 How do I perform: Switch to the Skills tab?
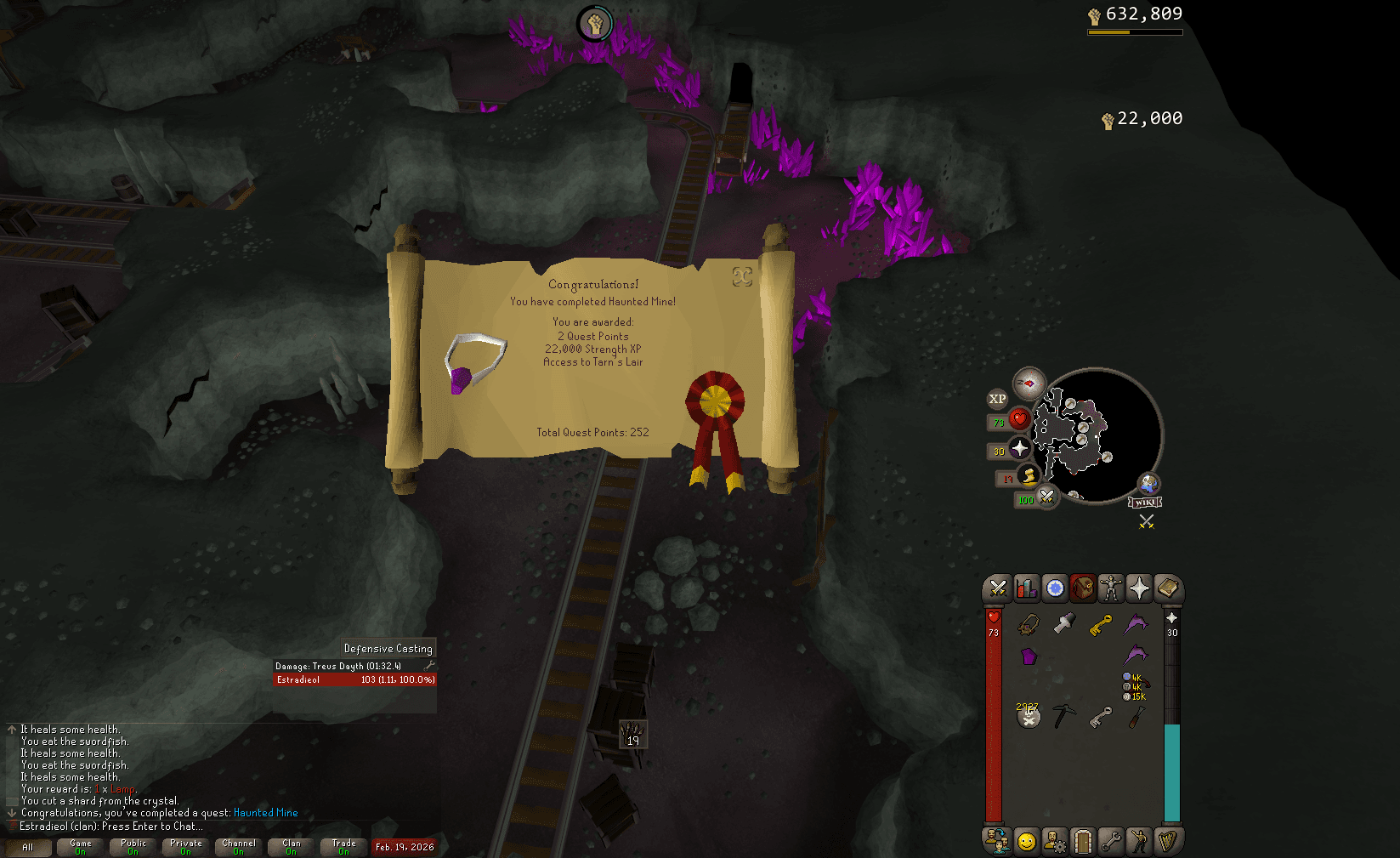pos(1026,588)
